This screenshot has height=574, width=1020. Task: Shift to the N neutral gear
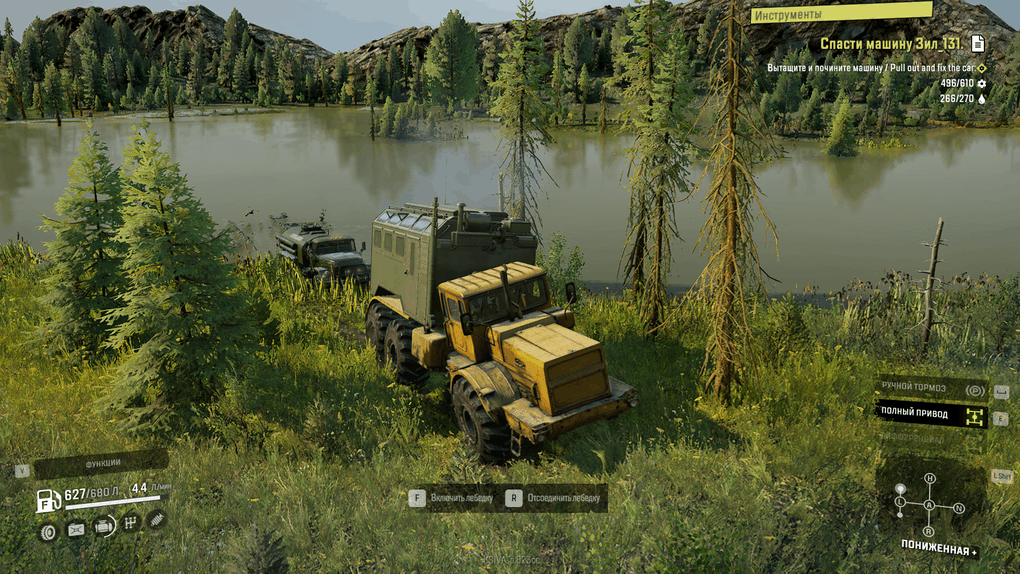tap(959, 508)
